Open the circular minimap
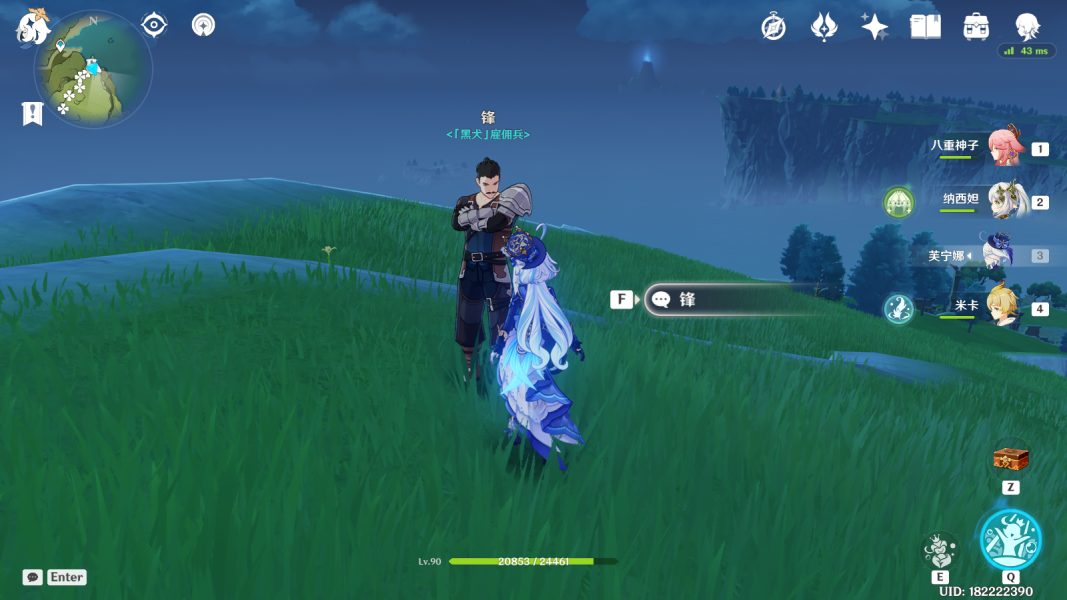Screen dimensions: 1067x600 point(93,70)
